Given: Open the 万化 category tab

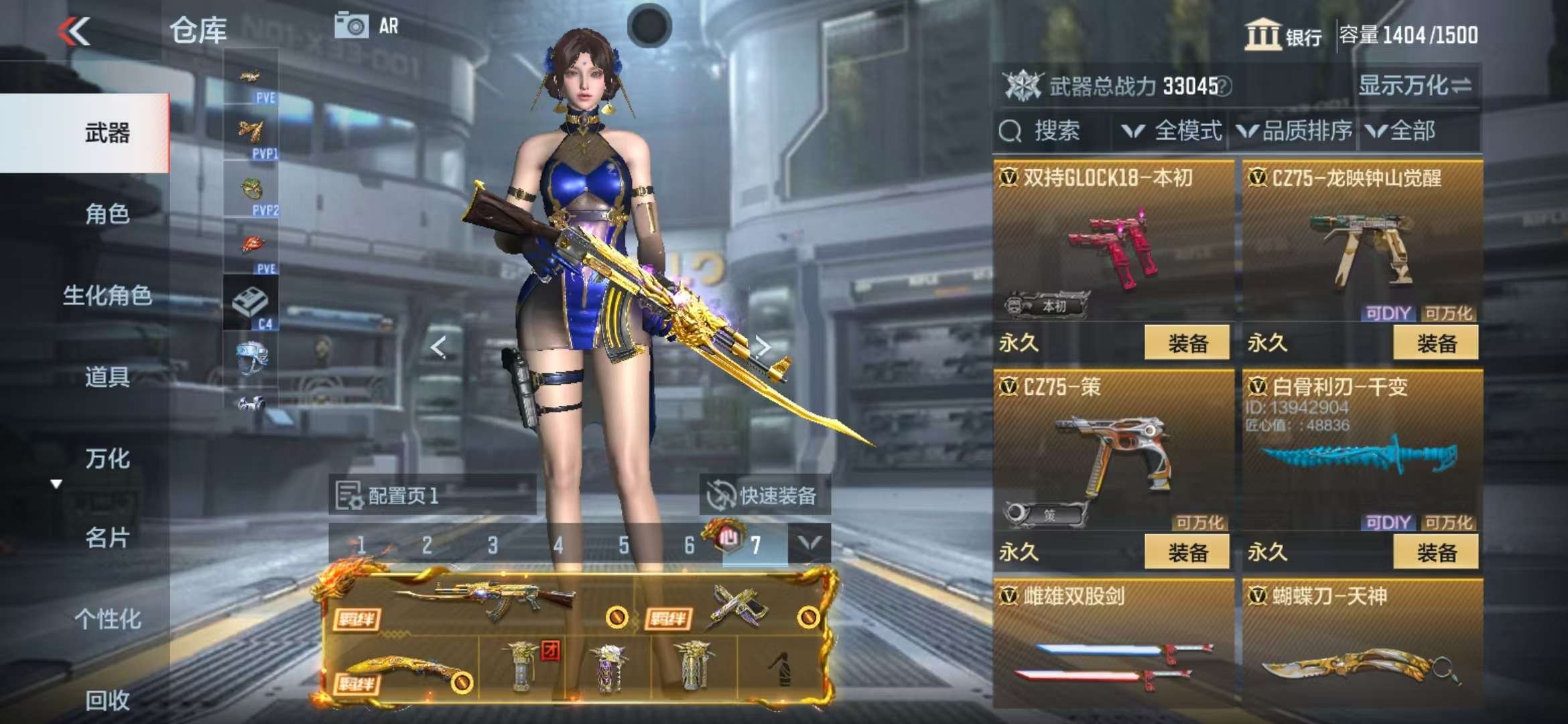Looking at the screenshot, I should coord(107,459).
